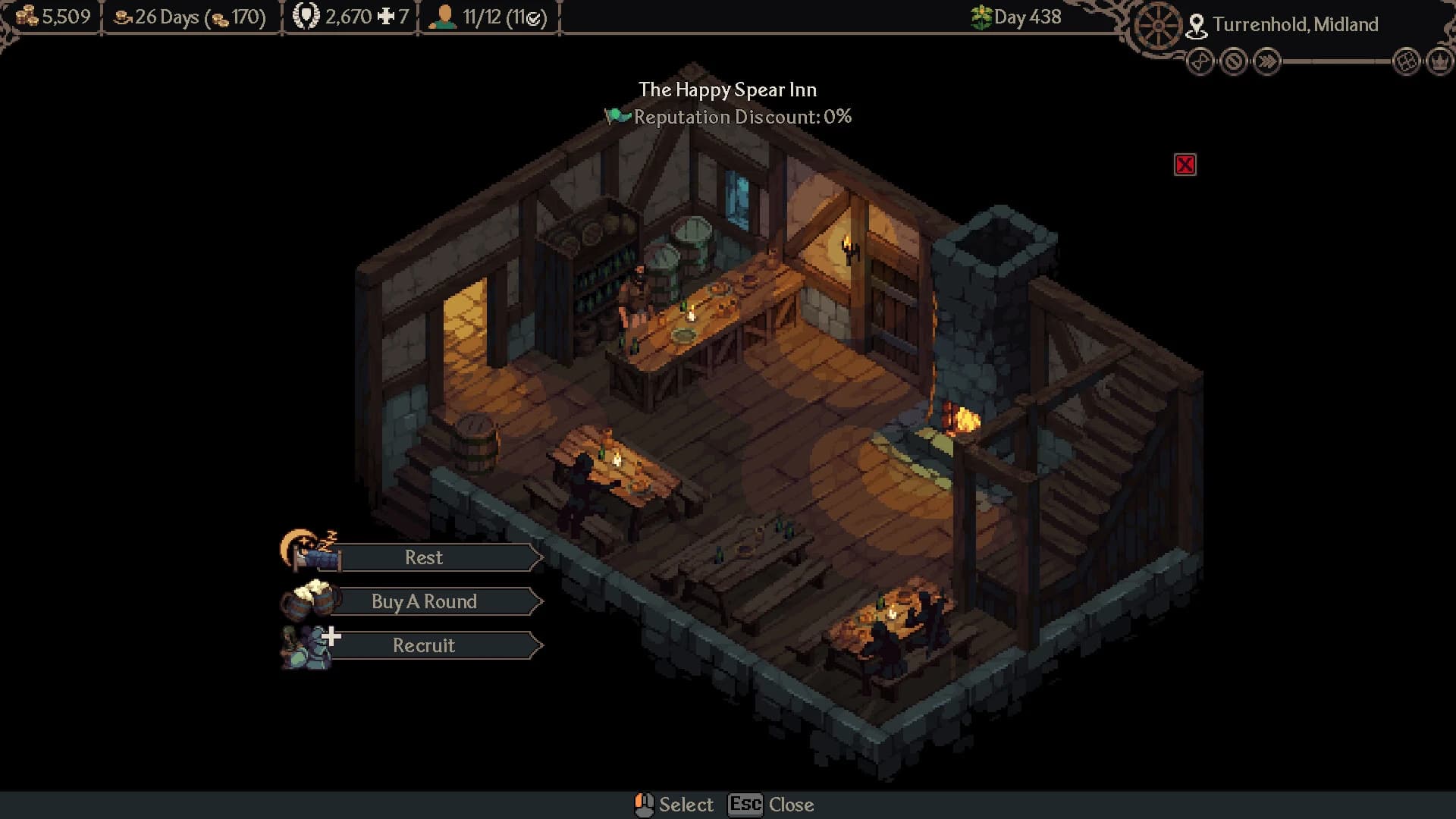Close the inn with the red X
The image size is (1456, 819).
[1185, 165]
